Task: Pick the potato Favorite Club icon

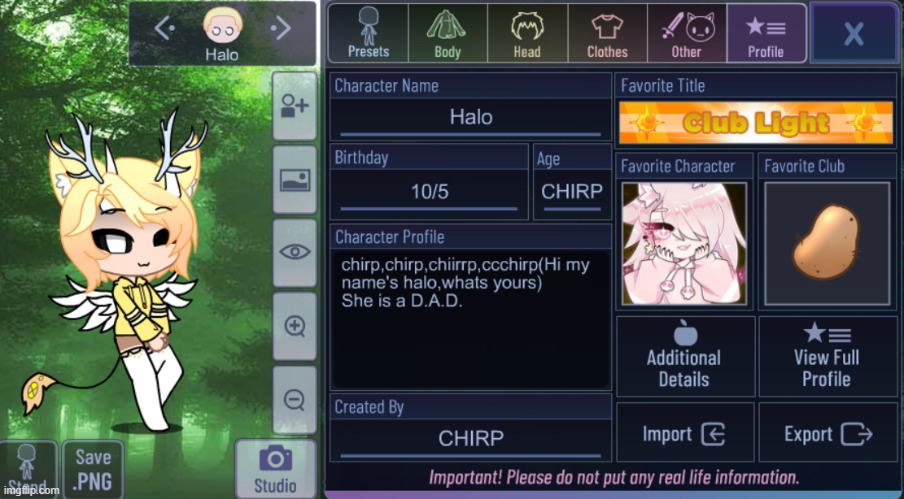Action: (x=826, y=243)
